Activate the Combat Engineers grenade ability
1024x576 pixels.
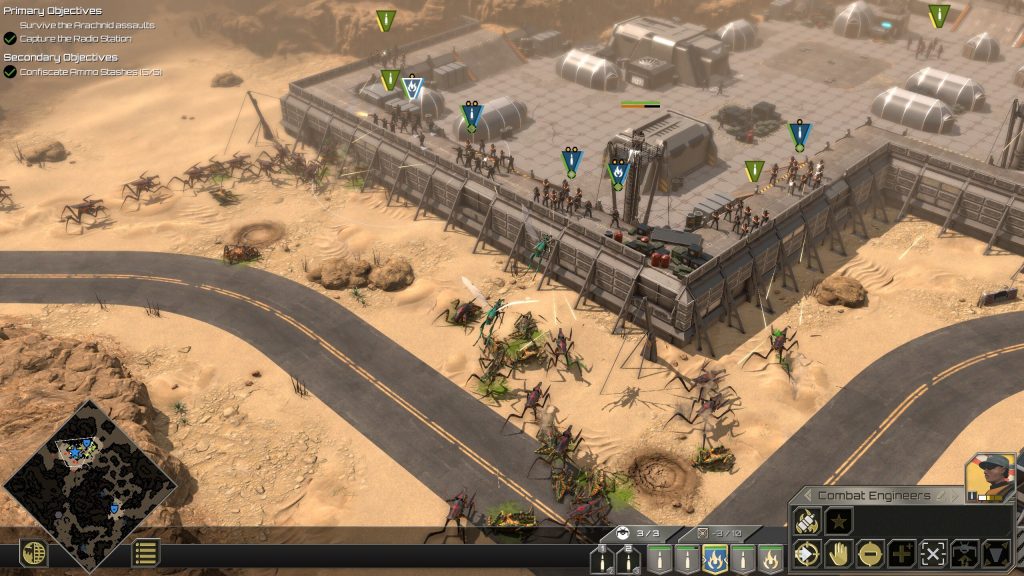808,520
